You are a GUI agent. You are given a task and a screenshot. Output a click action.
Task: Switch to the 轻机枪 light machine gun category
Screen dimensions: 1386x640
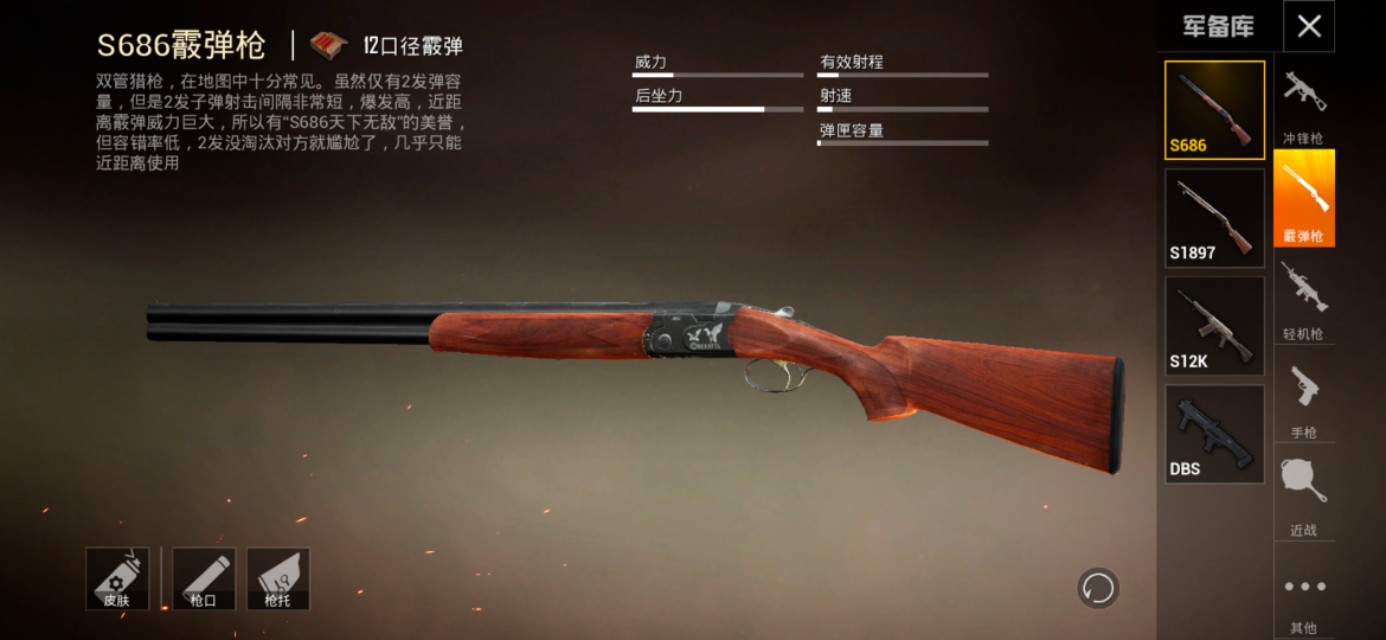tap(1304, 298)
